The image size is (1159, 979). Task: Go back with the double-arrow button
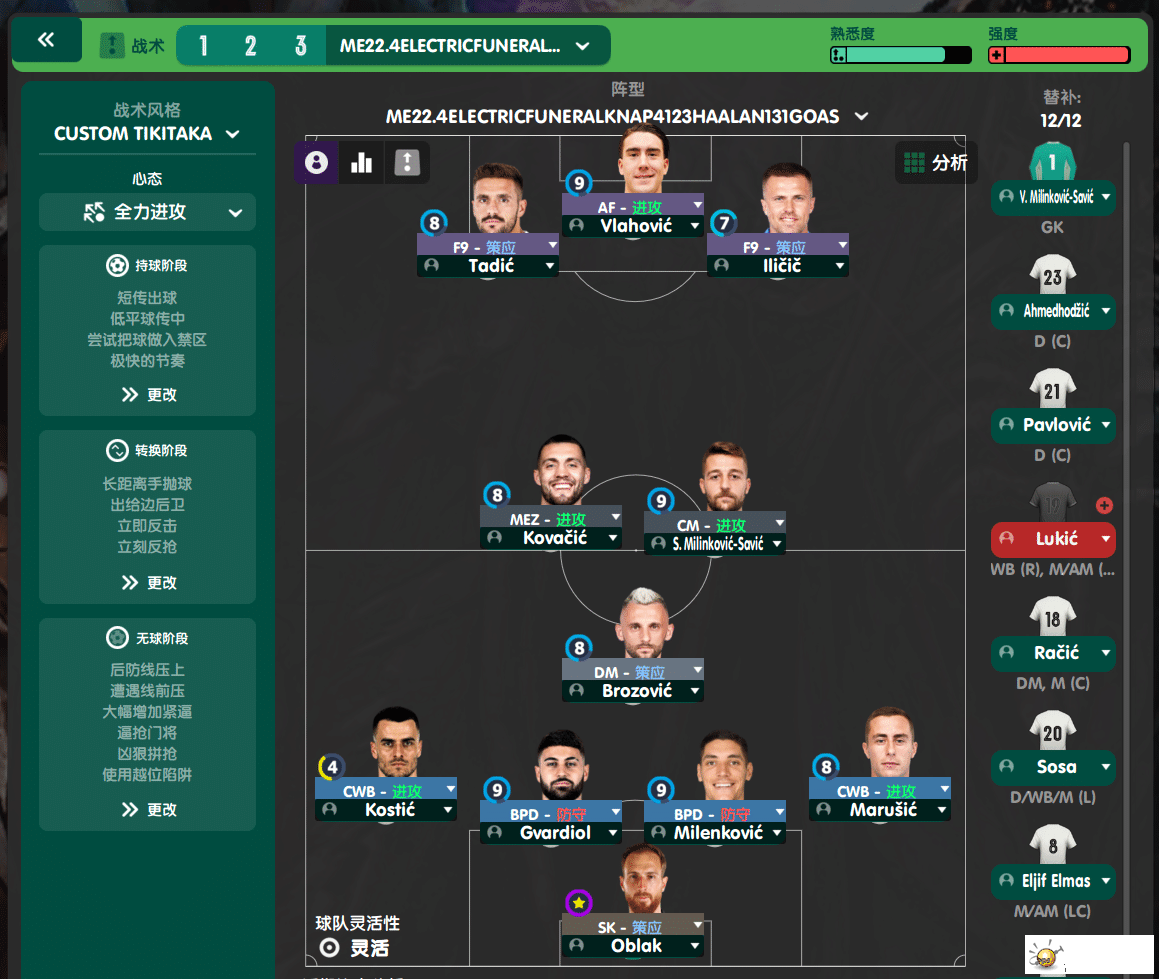coord(46,40)
